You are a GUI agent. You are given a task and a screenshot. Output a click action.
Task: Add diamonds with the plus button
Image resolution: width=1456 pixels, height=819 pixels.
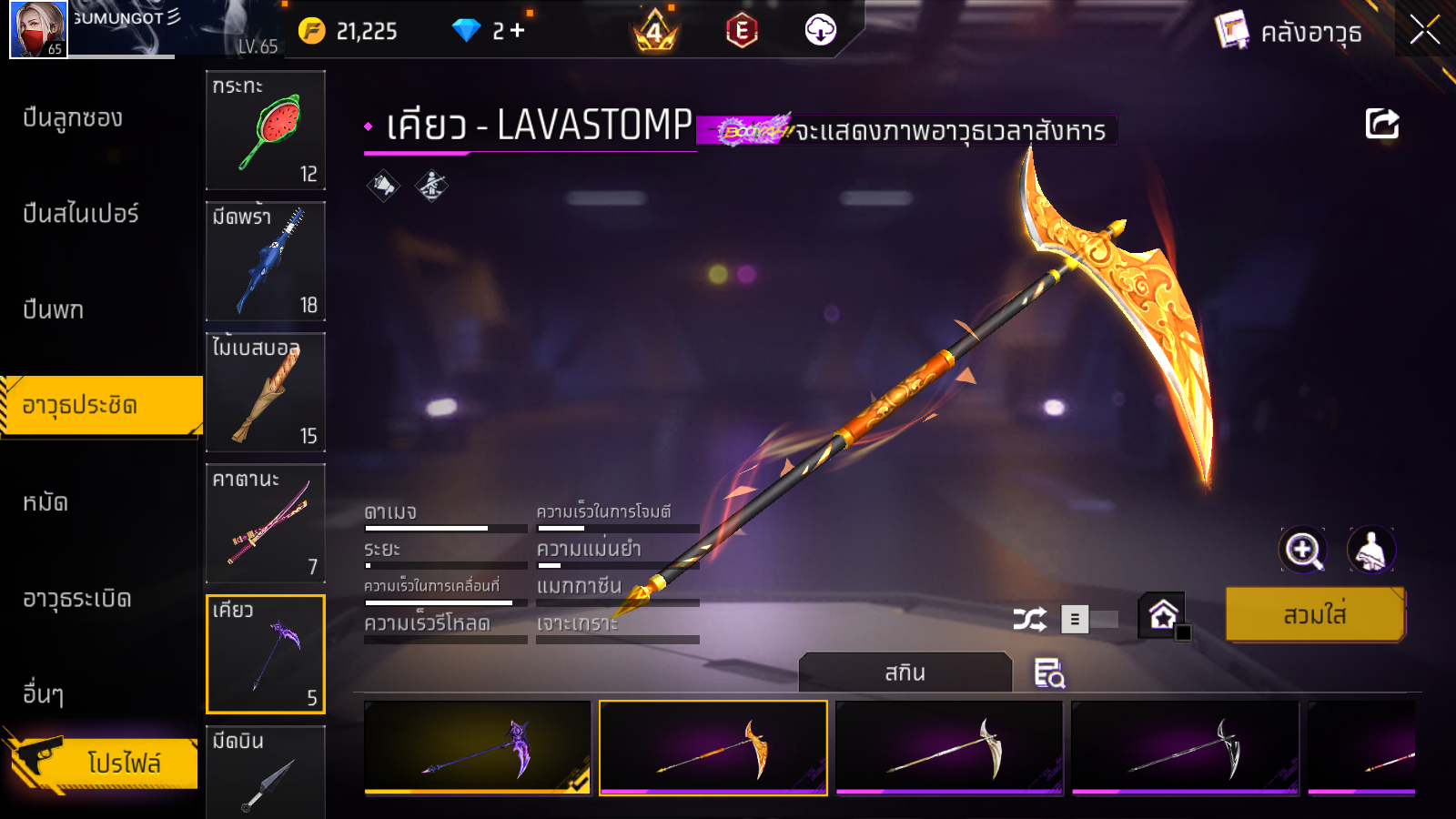tap(518, 31)
